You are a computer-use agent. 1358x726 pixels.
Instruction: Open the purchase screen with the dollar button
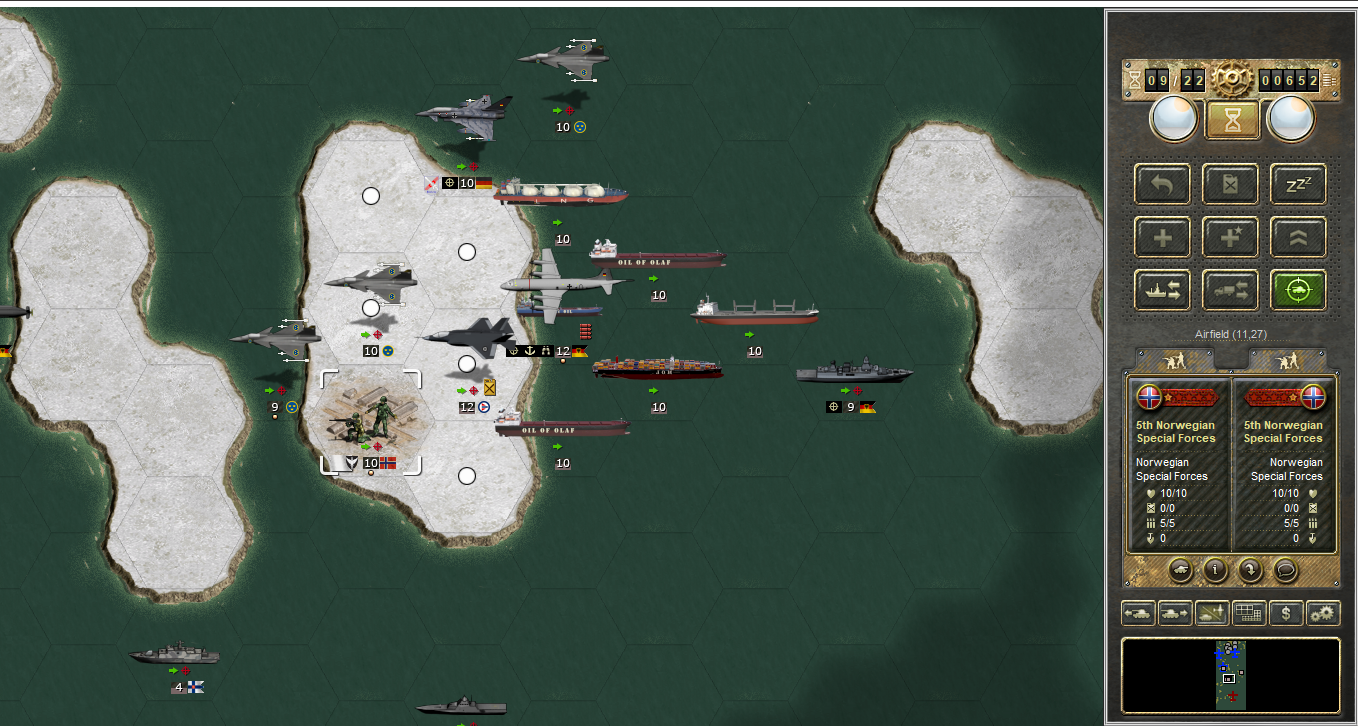(x=1286, y=613)
